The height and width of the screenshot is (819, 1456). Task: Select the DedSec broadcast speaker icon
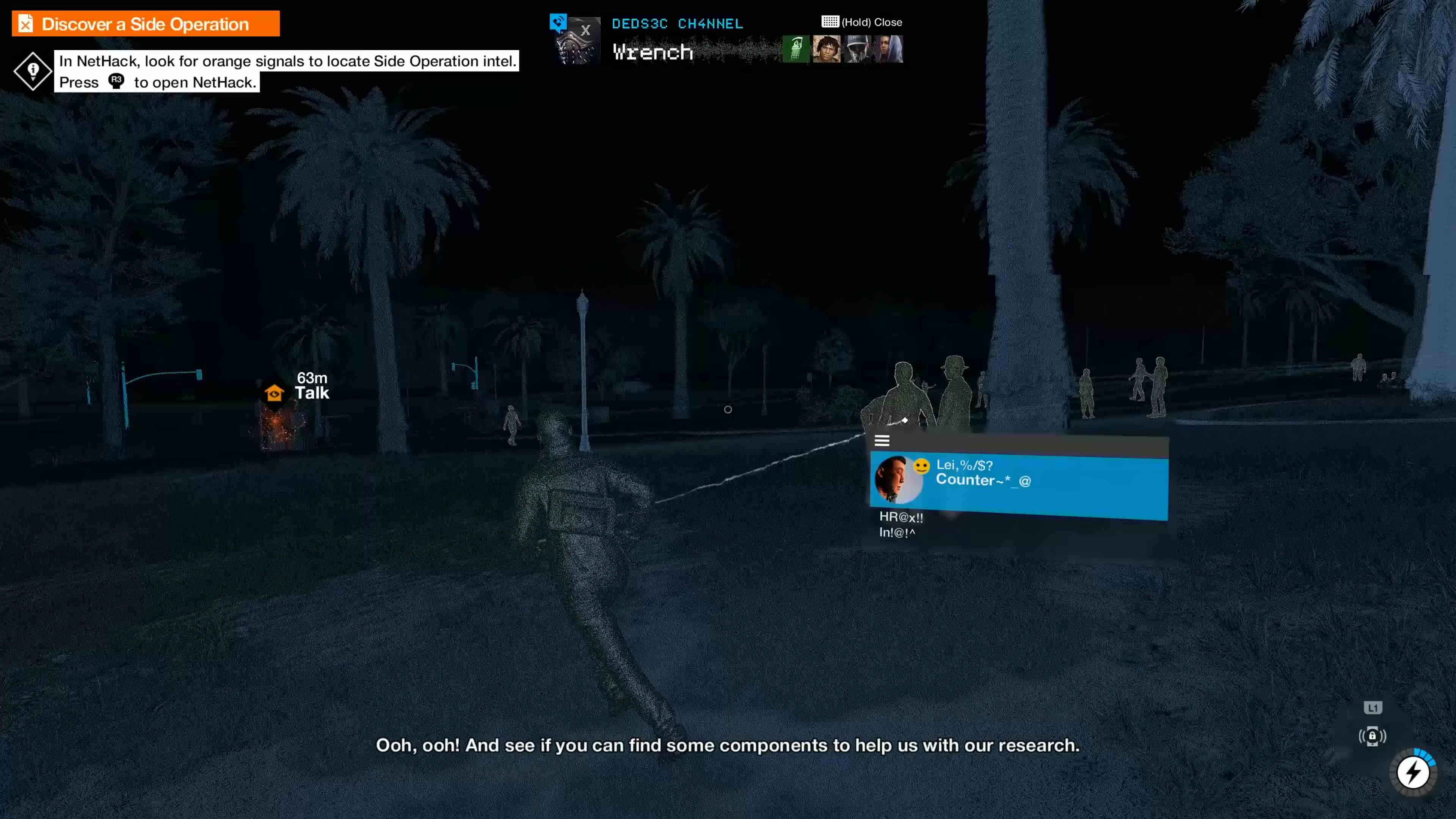tap(559, 22)
